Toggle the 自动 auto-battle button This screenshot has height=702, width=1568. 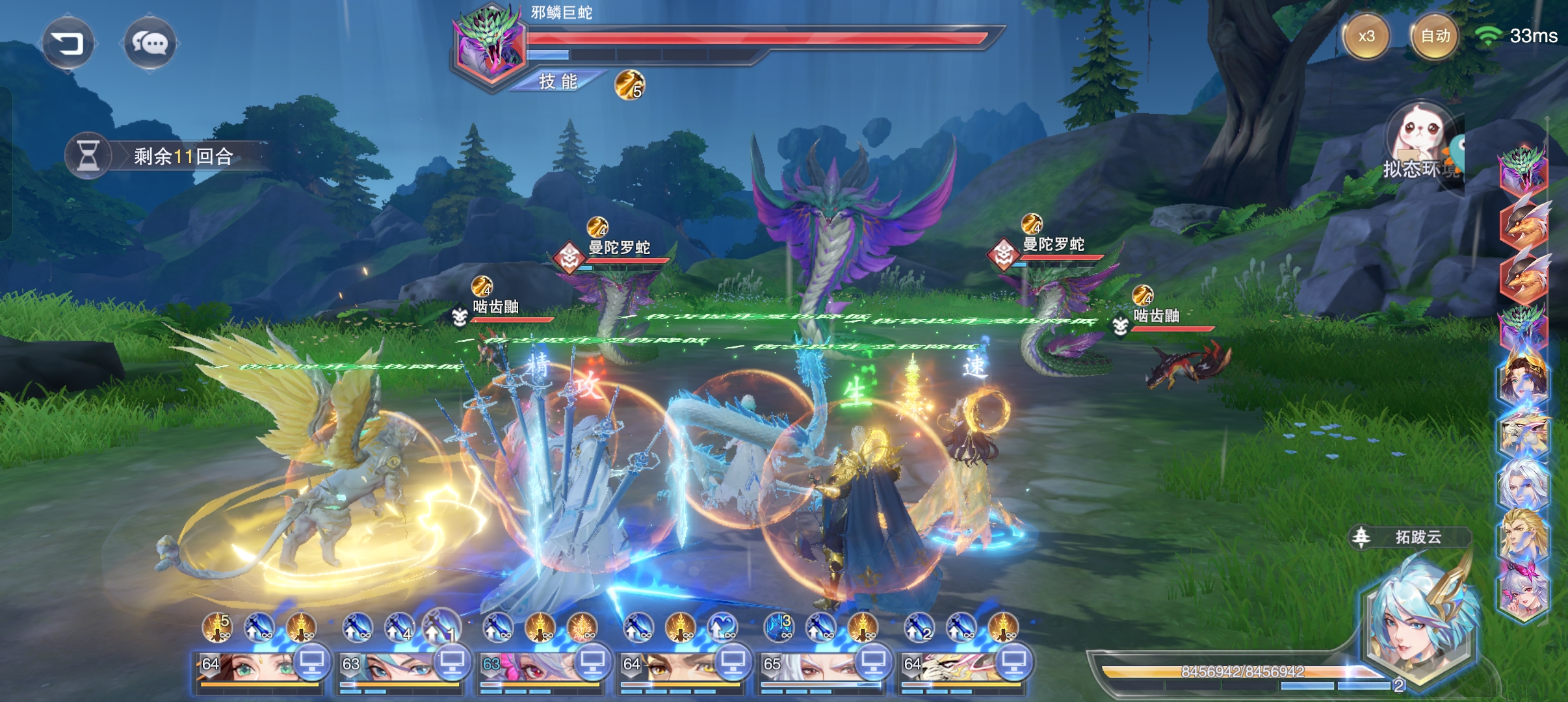1435,36
